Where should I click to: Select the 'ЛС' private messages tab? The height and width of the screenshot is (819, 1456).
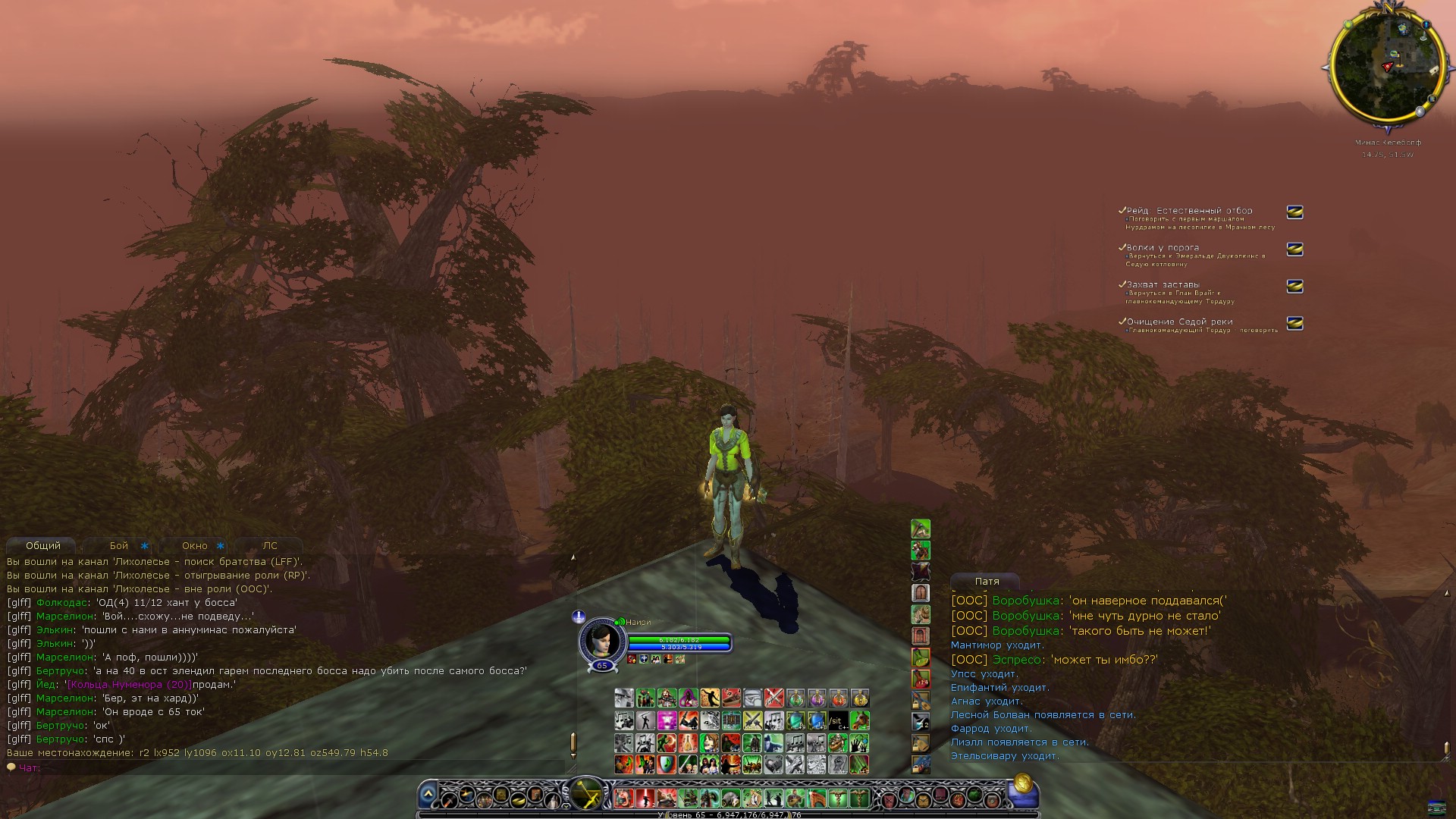pos(270,546)
